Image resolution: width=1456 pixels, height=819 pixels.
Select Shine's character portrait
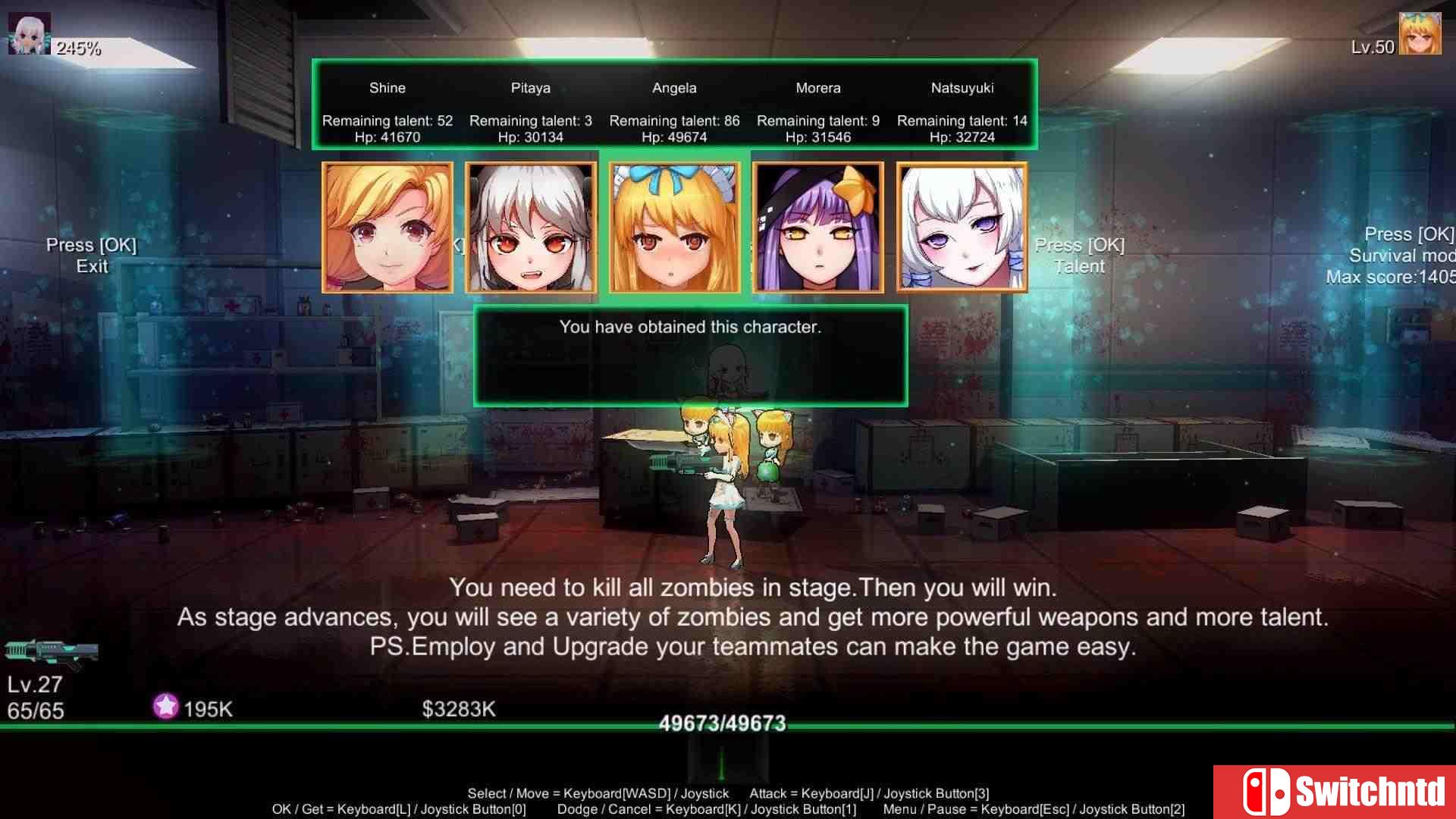click(x=387, y=226)
